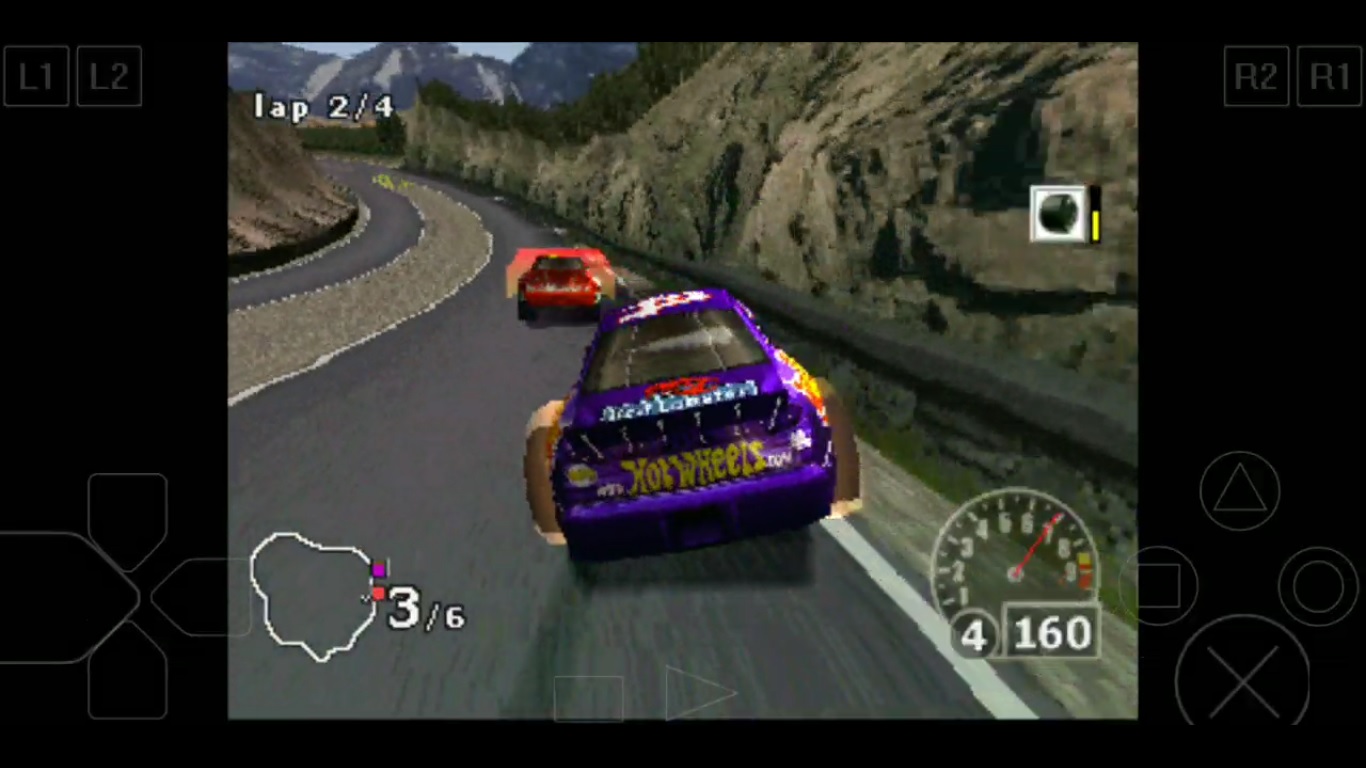
Task: Click the circular track minimap
Action: (x=315, y=597)
